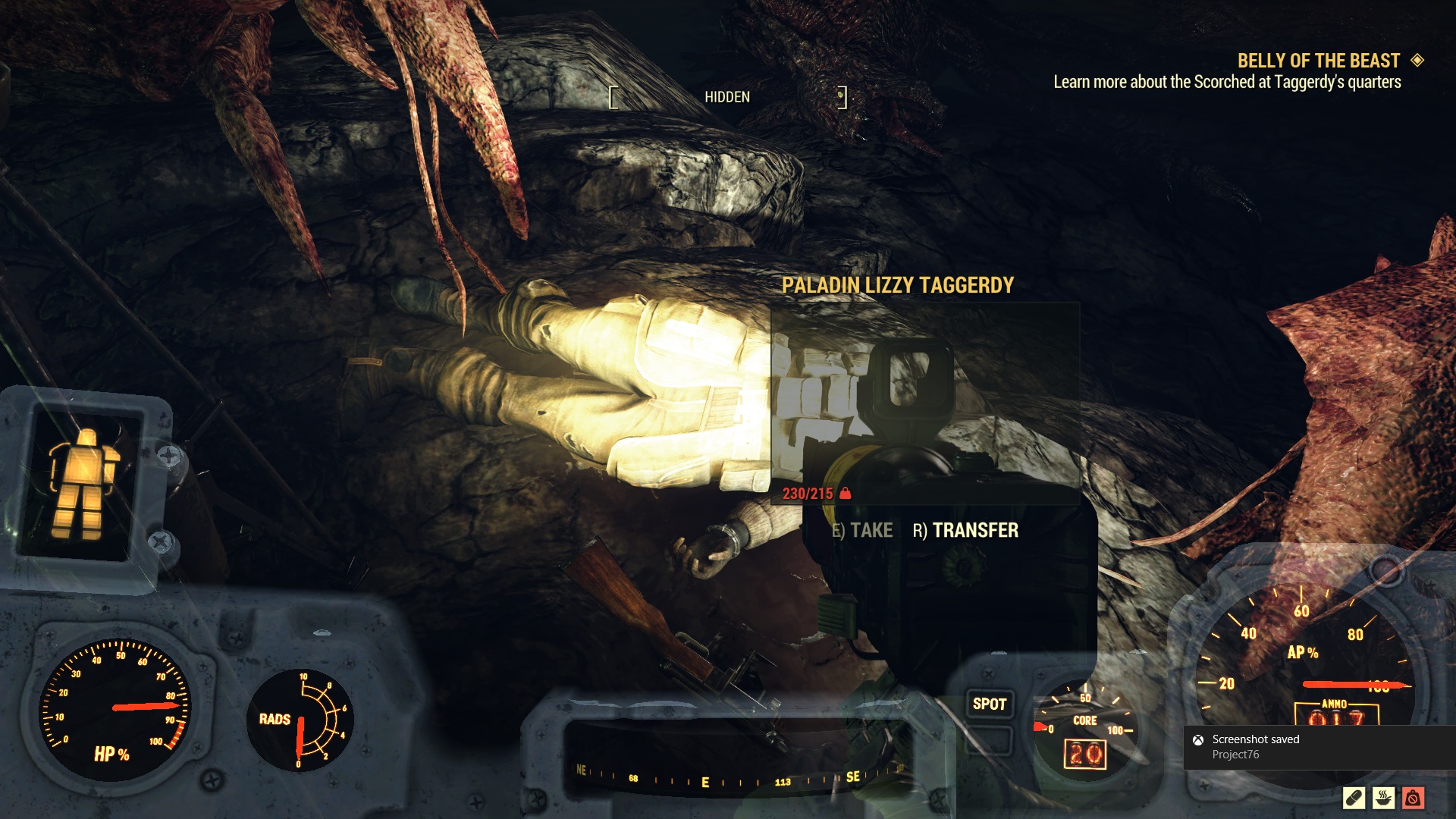This screenshot has width=1456, height=819.
Task: Click the red over-encumbered weight icon
Action: click(1413, 798)
